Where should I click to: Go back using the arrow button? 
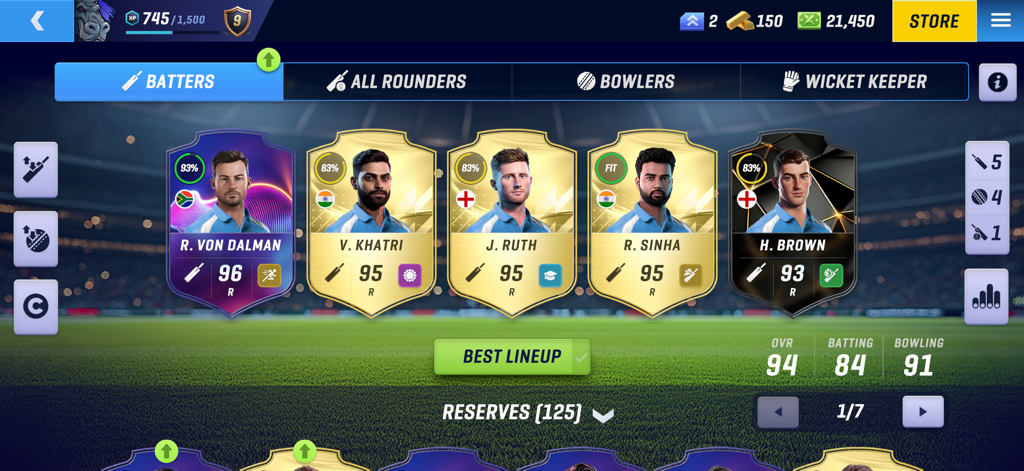click(37, 21)
